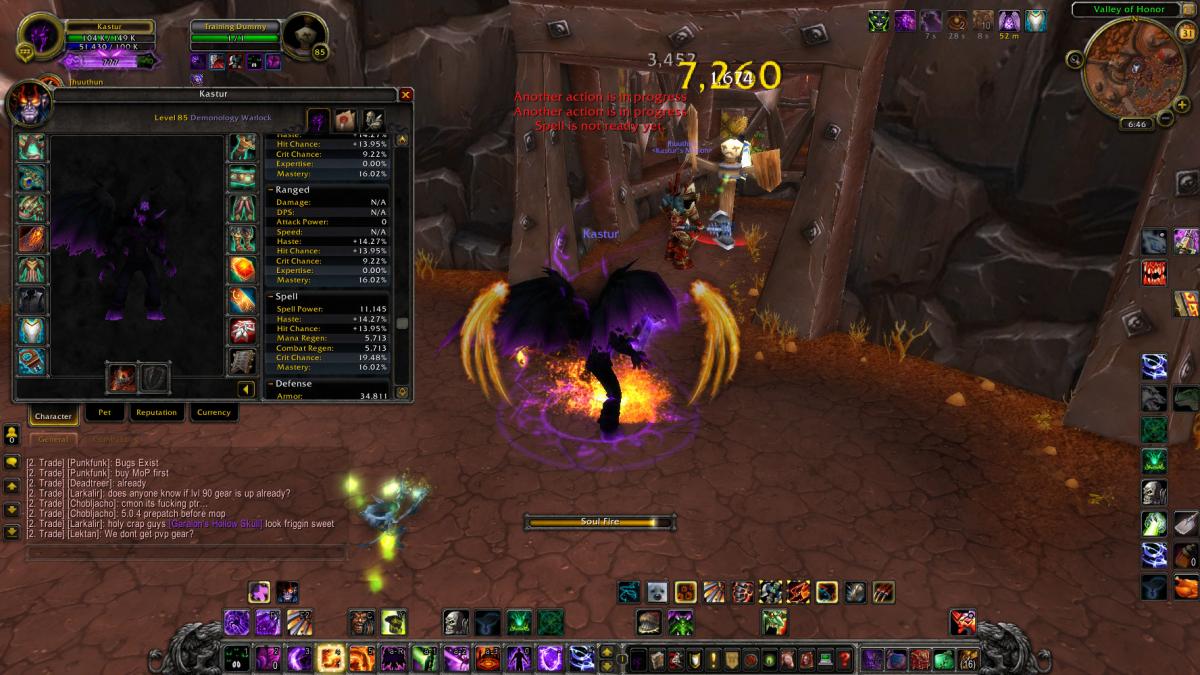Click the minimap tracking magnifier button
1200x675 pixels.
point(1073,59)
